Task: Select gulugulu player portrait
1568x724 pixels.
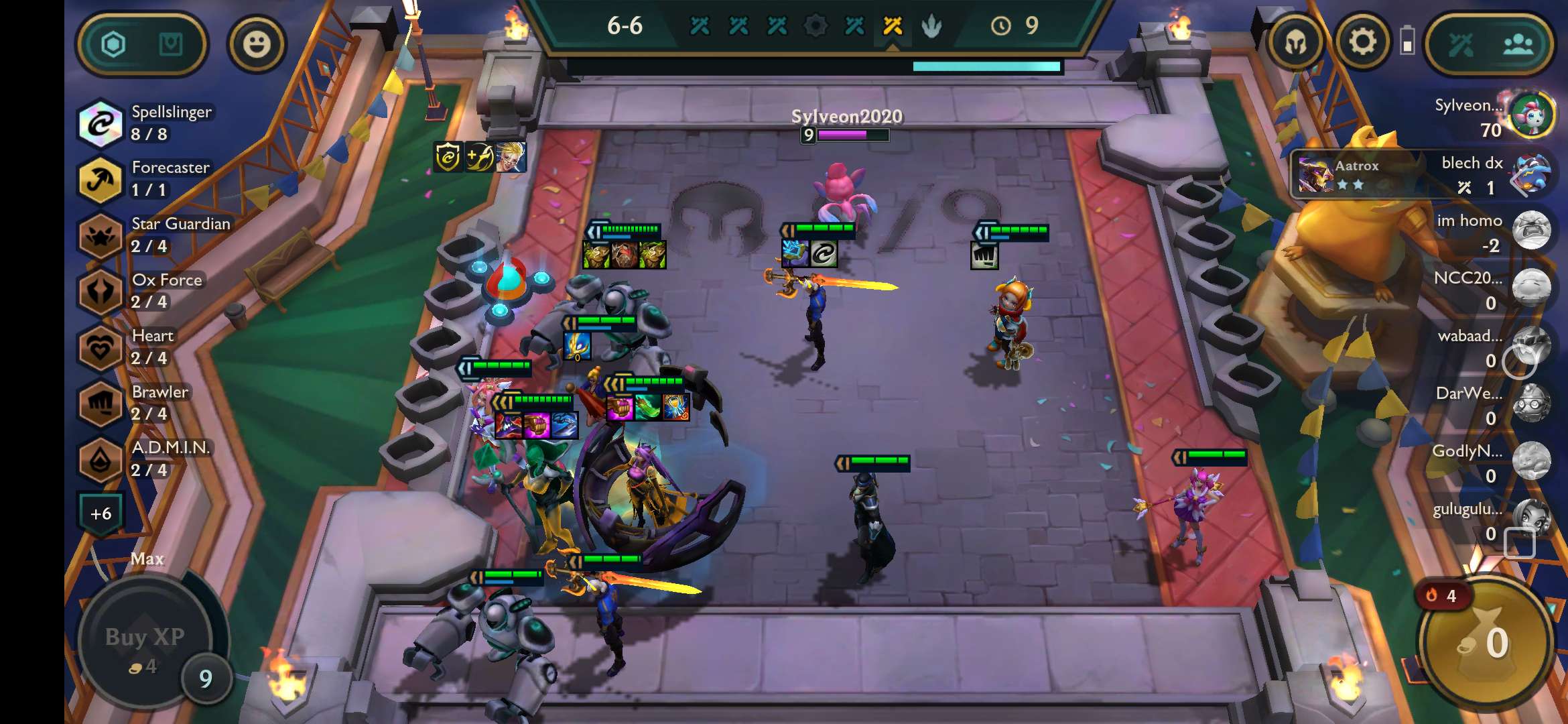Action: point(1530,518)
